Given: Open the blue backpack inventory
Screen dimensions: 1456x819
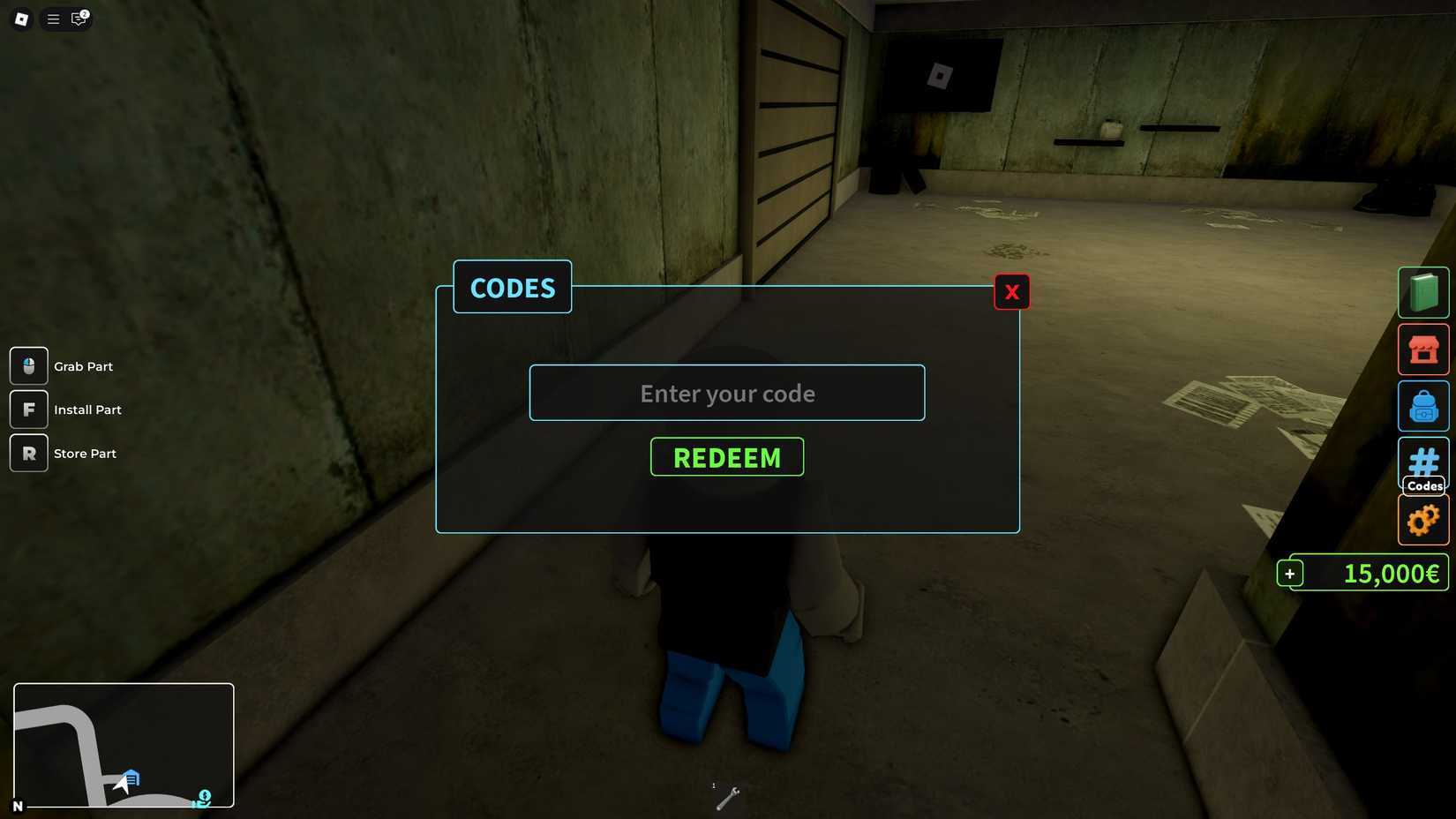Looking at the screenshot, I should click(x=1422, y=406).
